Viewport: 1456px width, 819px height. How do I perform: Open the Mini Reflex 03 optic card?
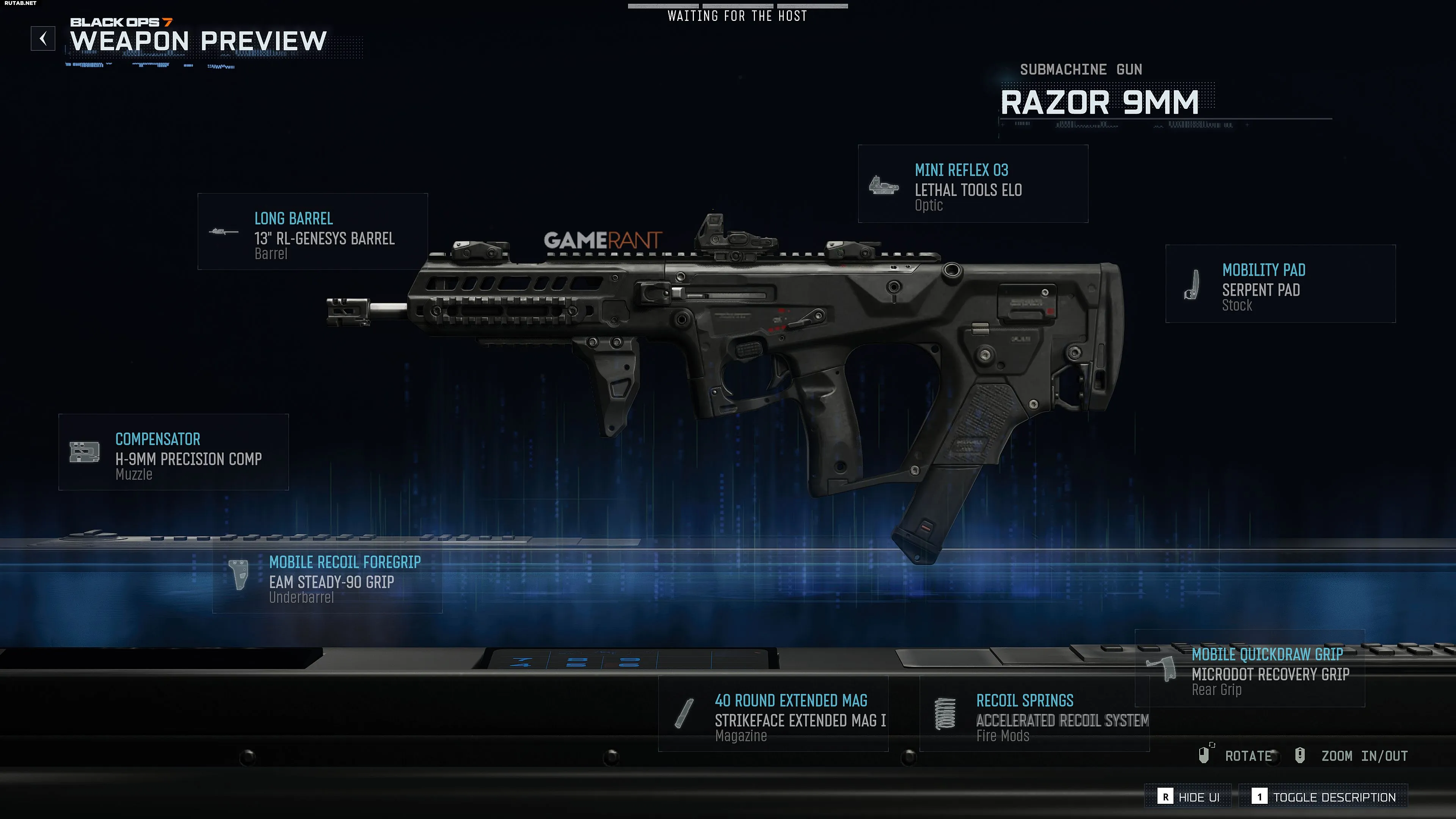pos(973,184)
